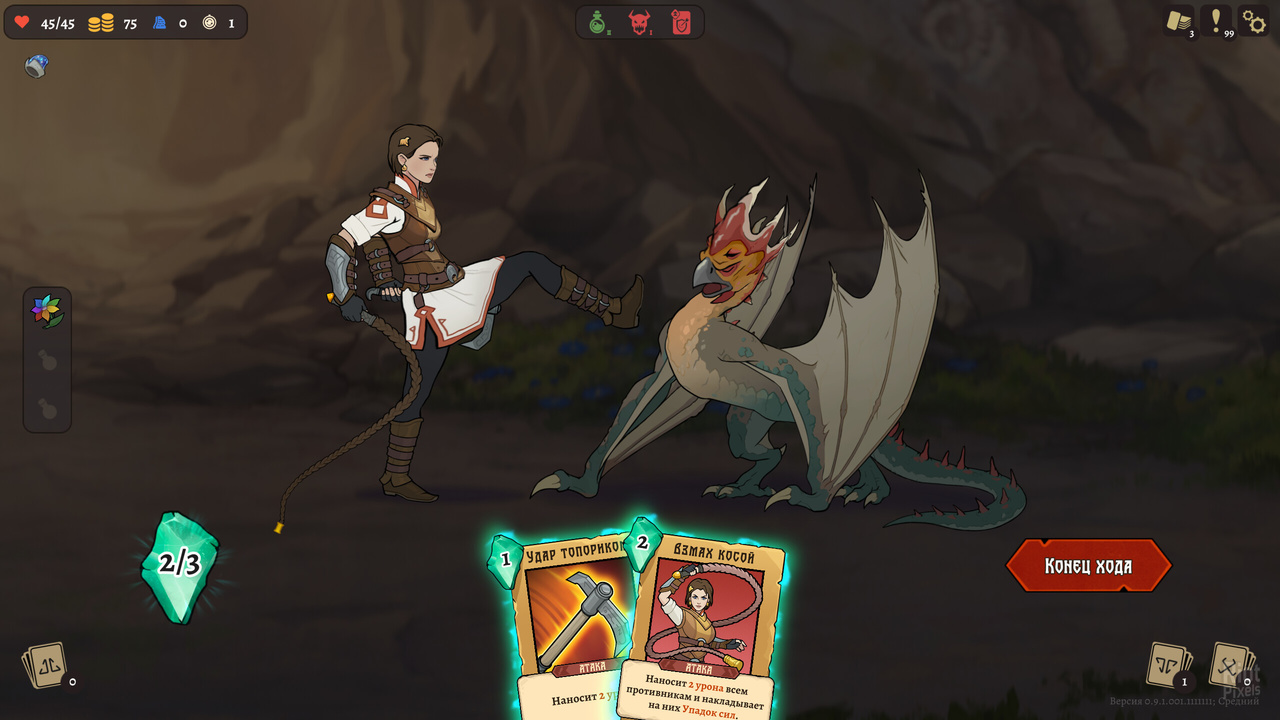The width and height of the screenshot is (1280, 720).
Task: Click the deck icon showing 3 cards
Action: tap(1179, 20)
